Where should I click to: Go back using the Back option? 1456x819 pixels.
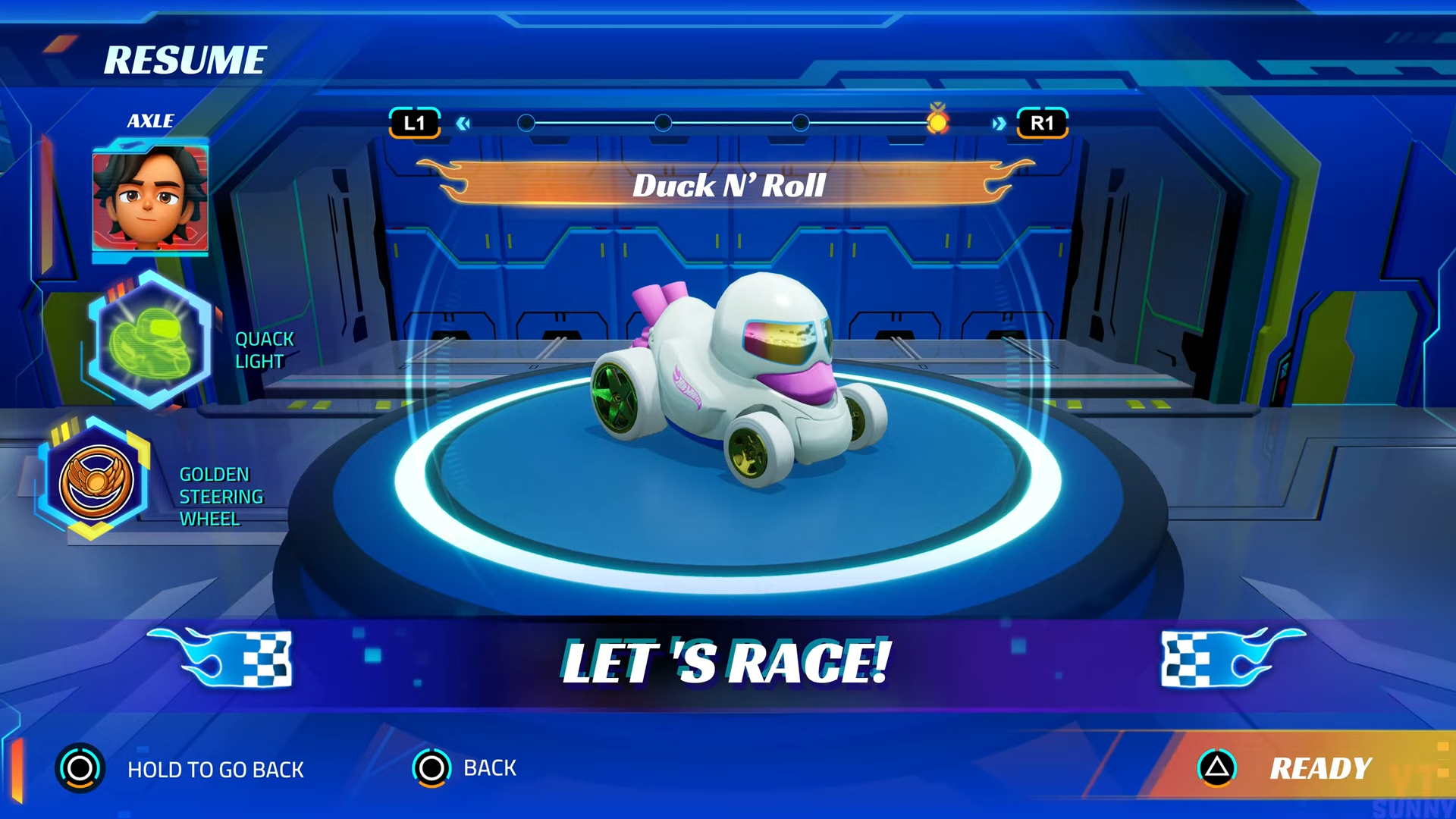[464, 768]
